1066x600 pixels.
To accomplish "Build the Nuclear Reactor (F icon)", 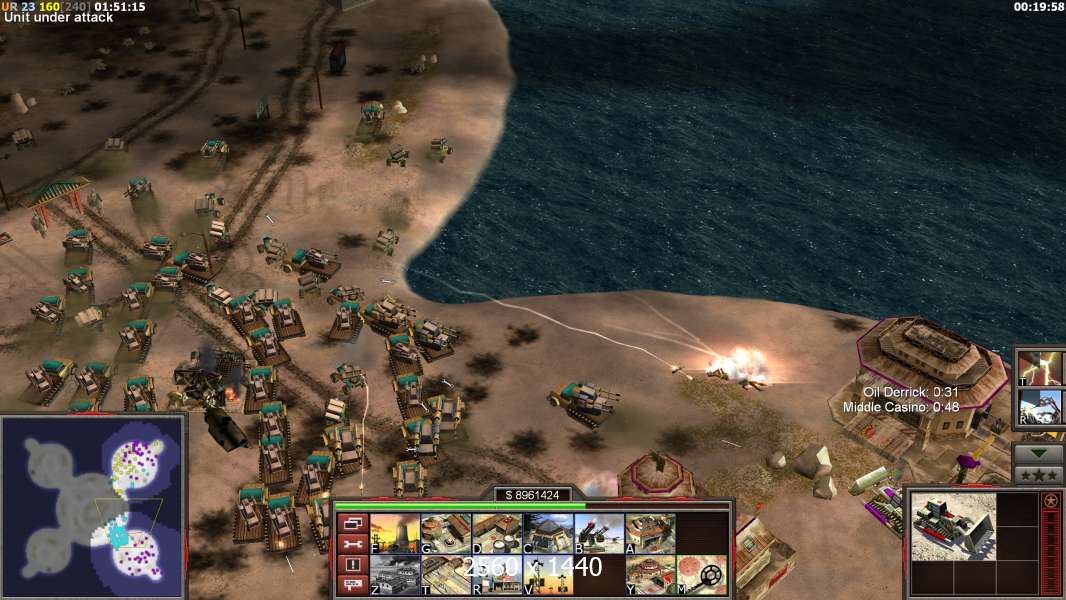I will click(395, 534).
